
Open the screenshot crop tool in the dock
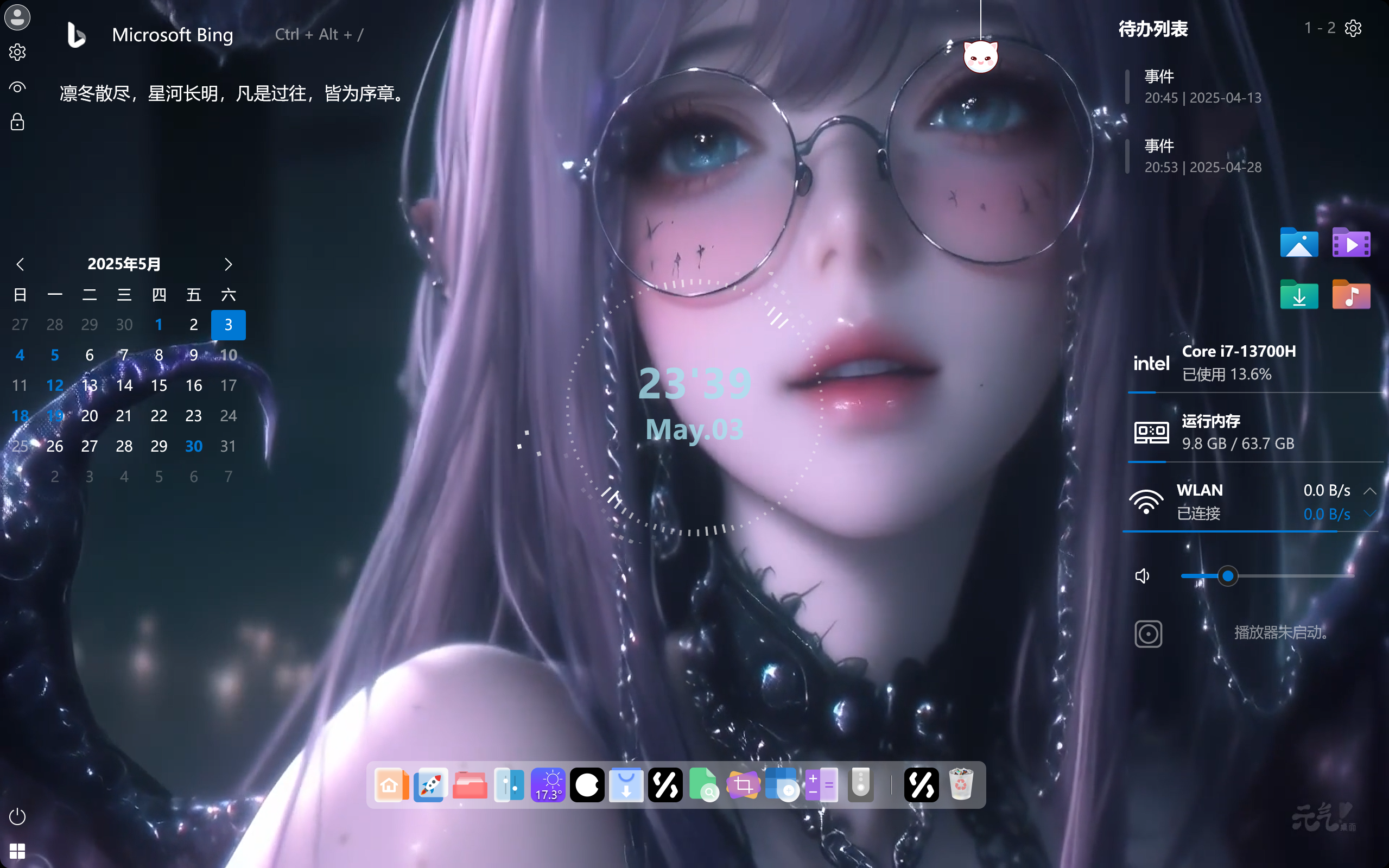point(743,785)
